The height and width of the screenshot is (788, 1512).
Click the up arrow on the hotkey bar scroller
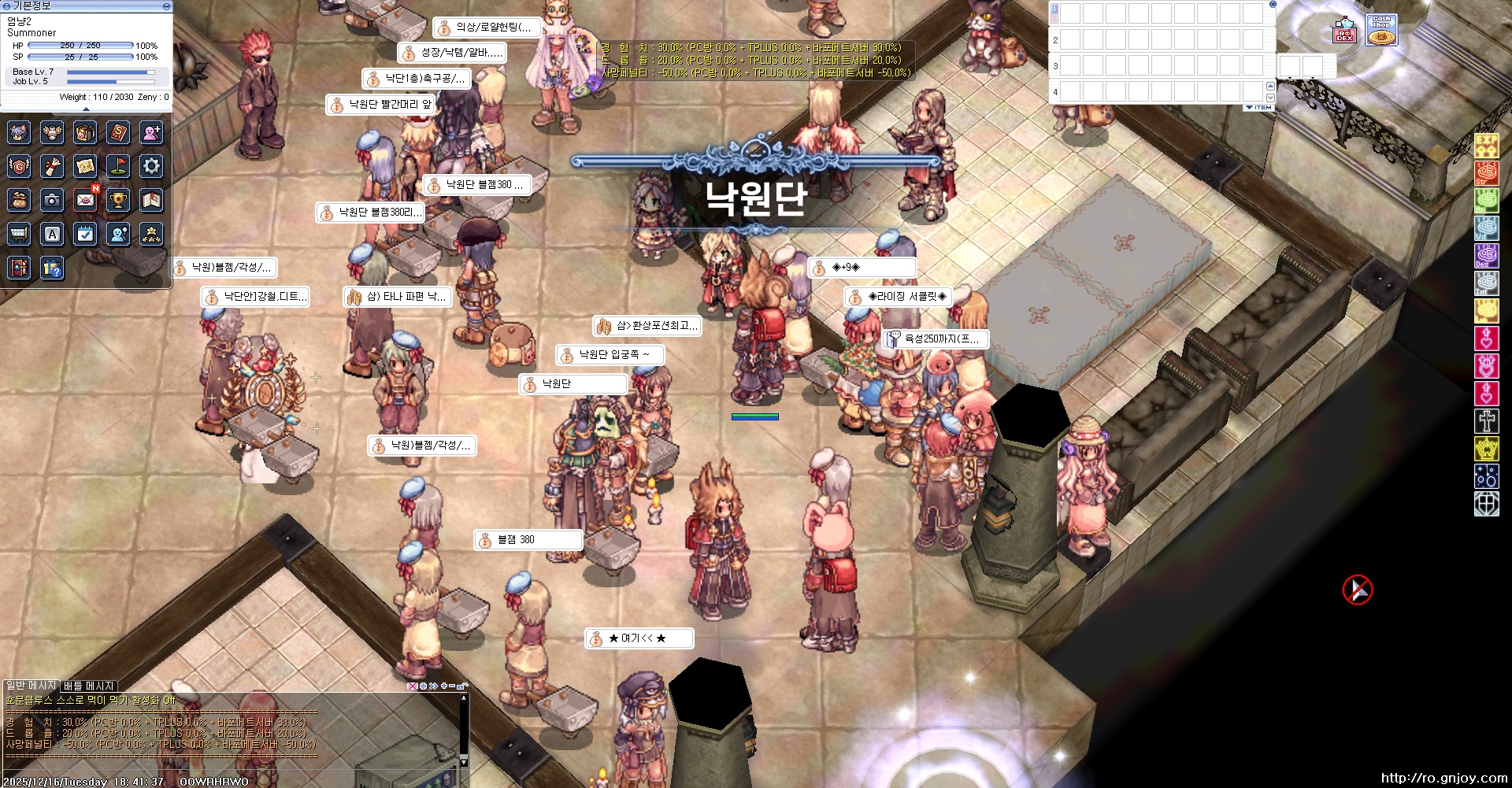click(1270, 87)
